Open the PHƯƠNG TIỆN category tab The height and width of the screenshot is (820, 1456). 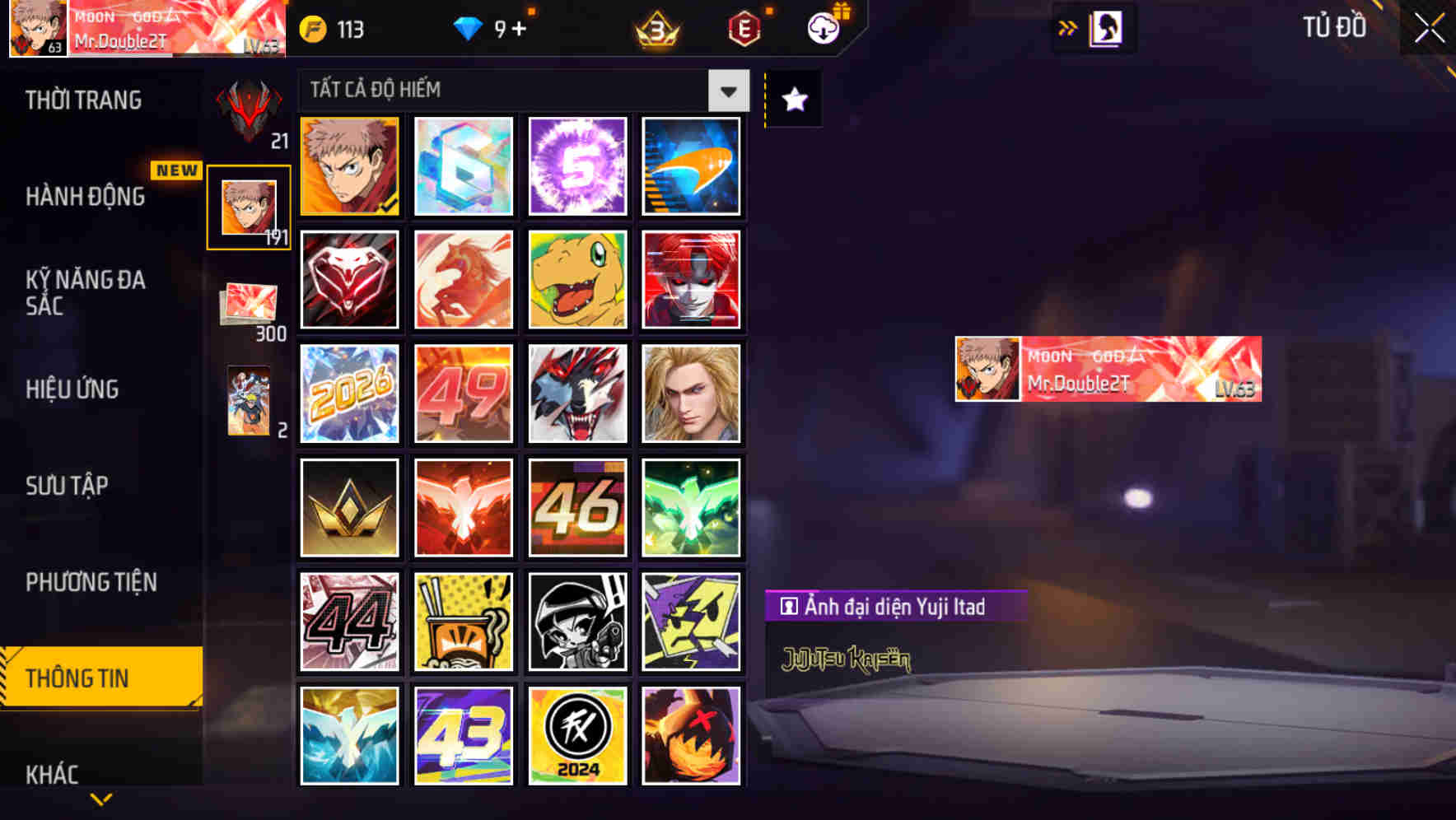(x=91, y=582)
